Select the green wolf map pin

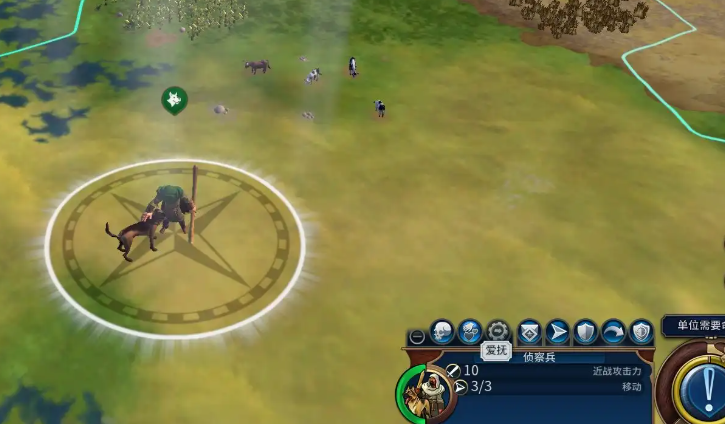(x=174, y=99)
